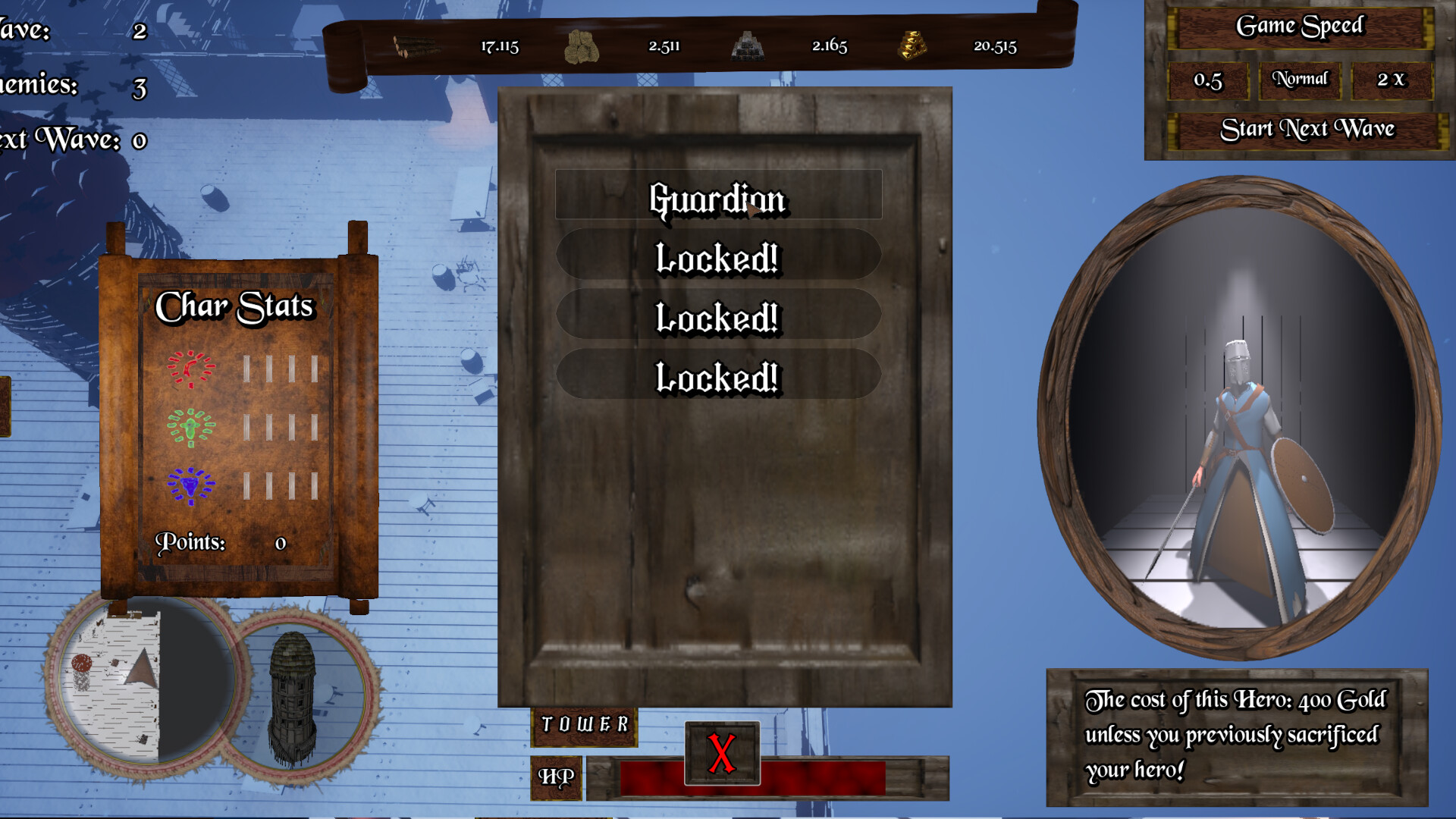This screenshot has height=819, width=1456.
Task: Click the bottom Locked hero entry
Action: tap(718, 375)
